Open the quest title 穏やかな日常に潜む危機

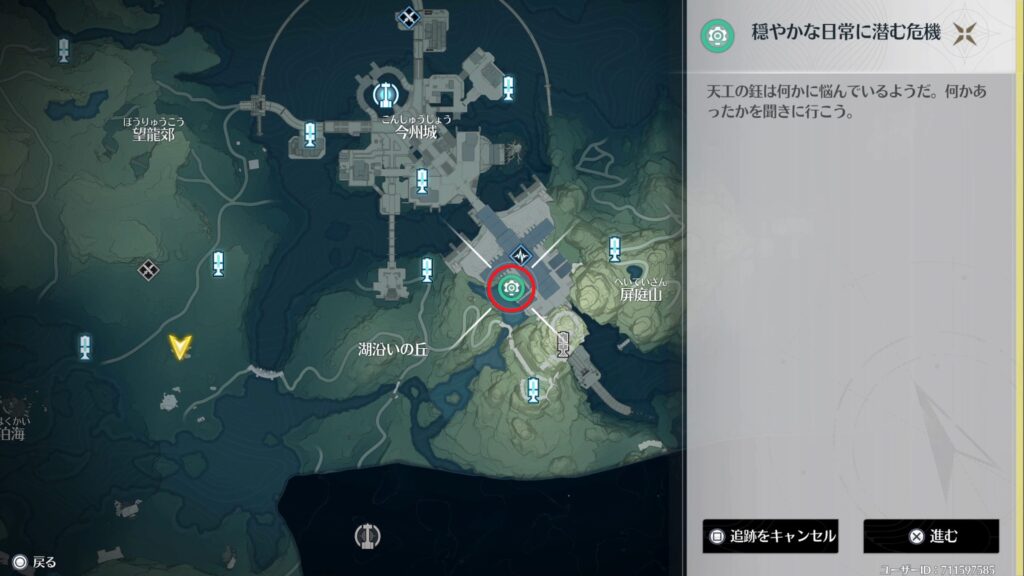(x=846, y=34)
